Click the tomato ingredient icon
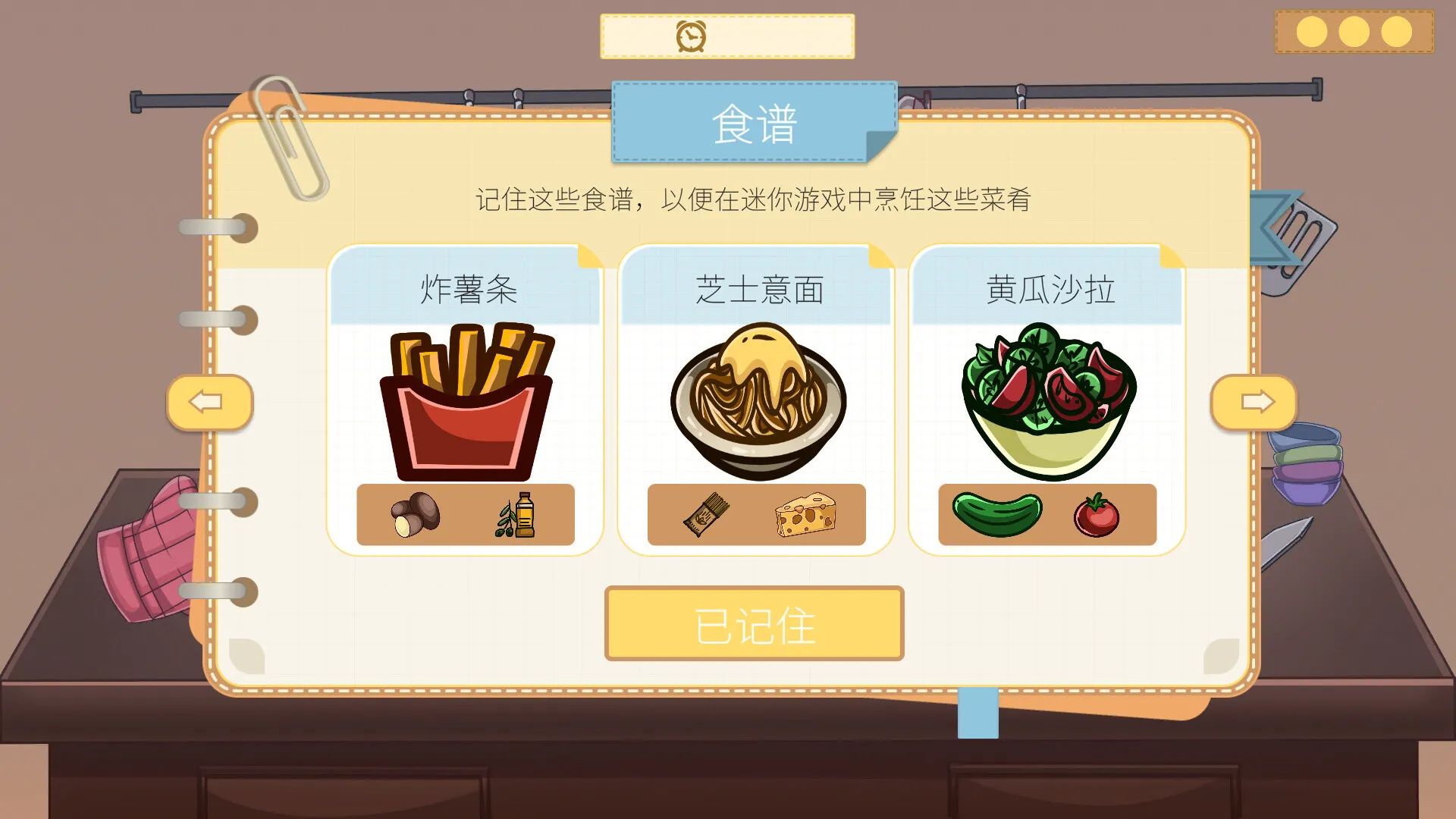Viewport: 1456px width, 819px height. 1095,516
